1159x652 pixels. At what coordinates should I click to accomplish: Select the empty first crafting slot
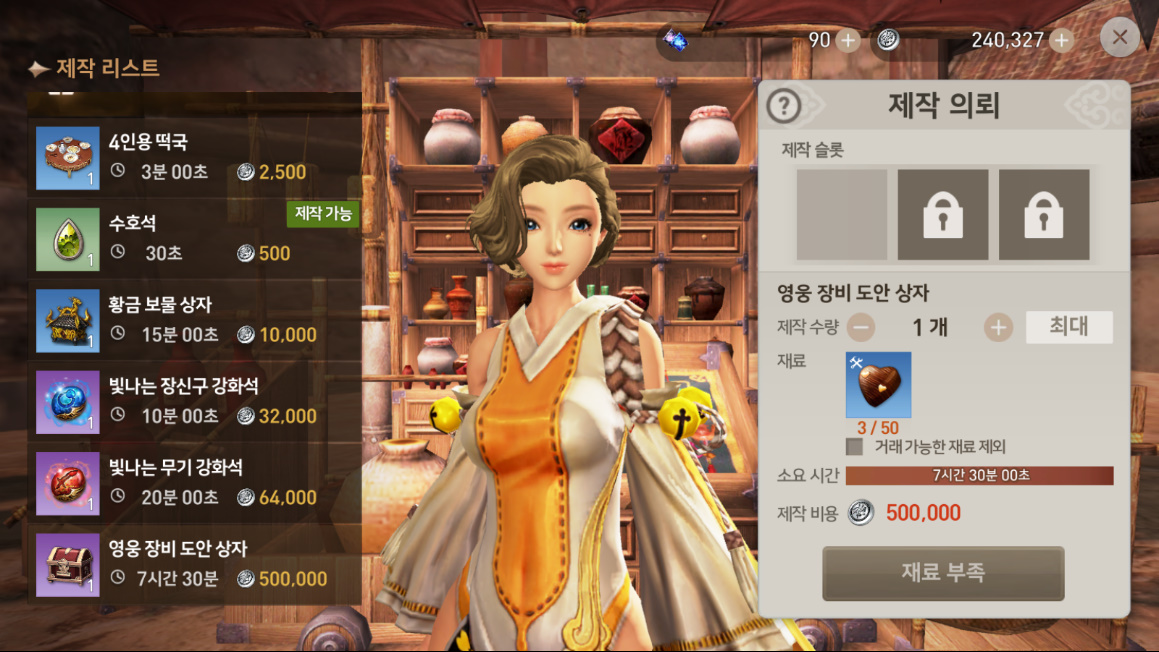point(841,215)
